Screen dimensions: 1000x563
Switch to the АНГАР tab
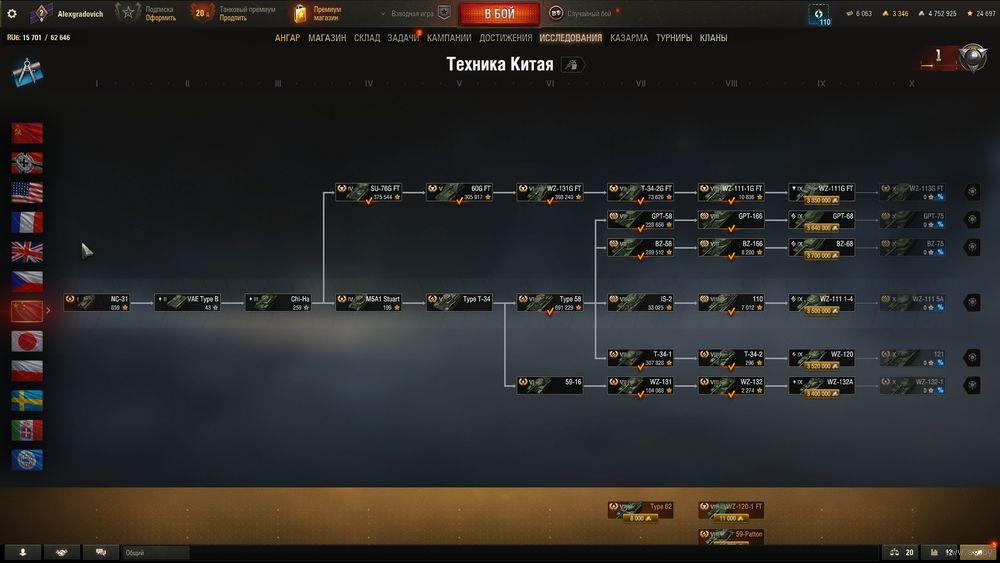click(x=287, y=38)
